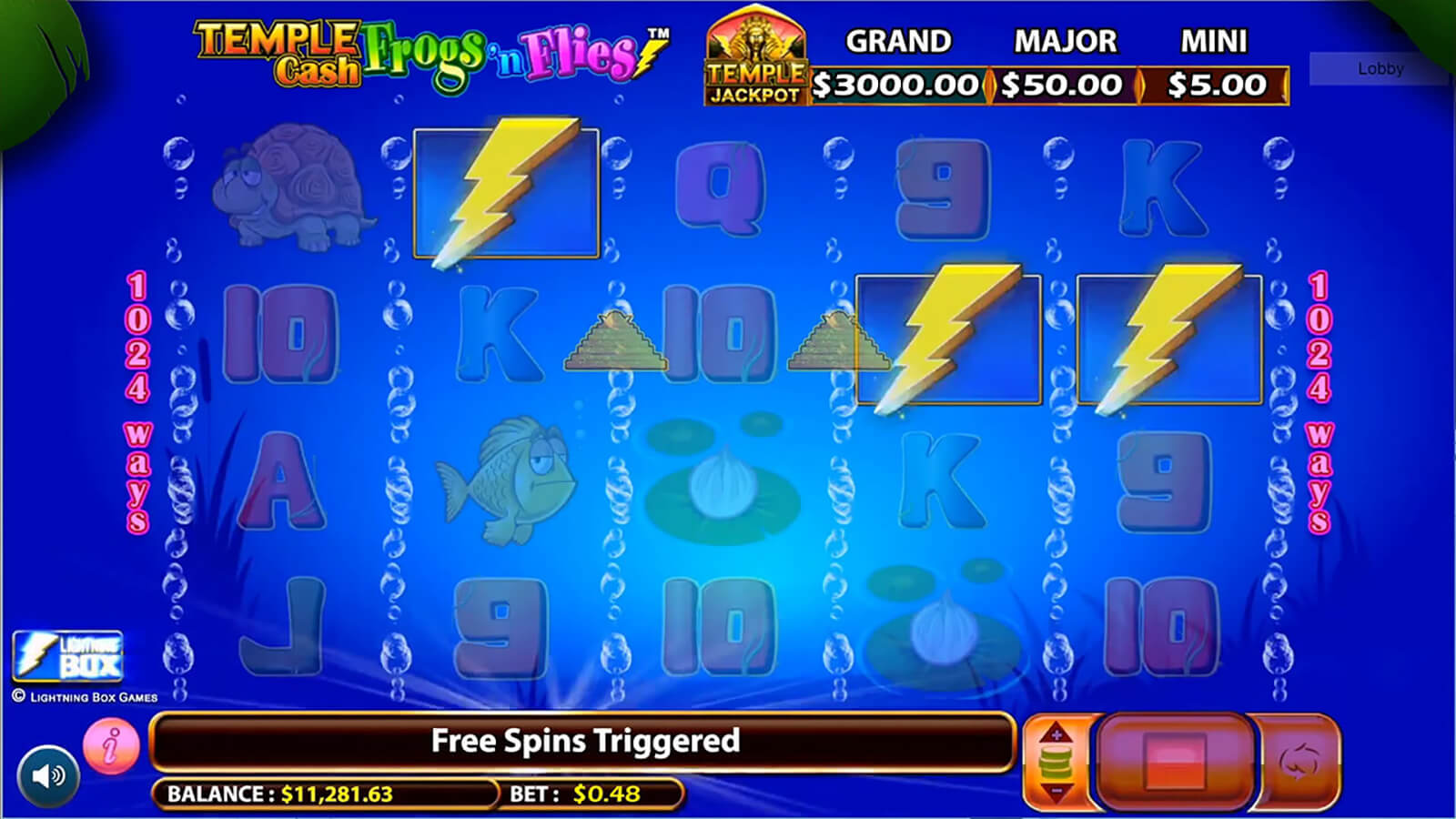Return to the Lobby

[x=1380, y=68]
